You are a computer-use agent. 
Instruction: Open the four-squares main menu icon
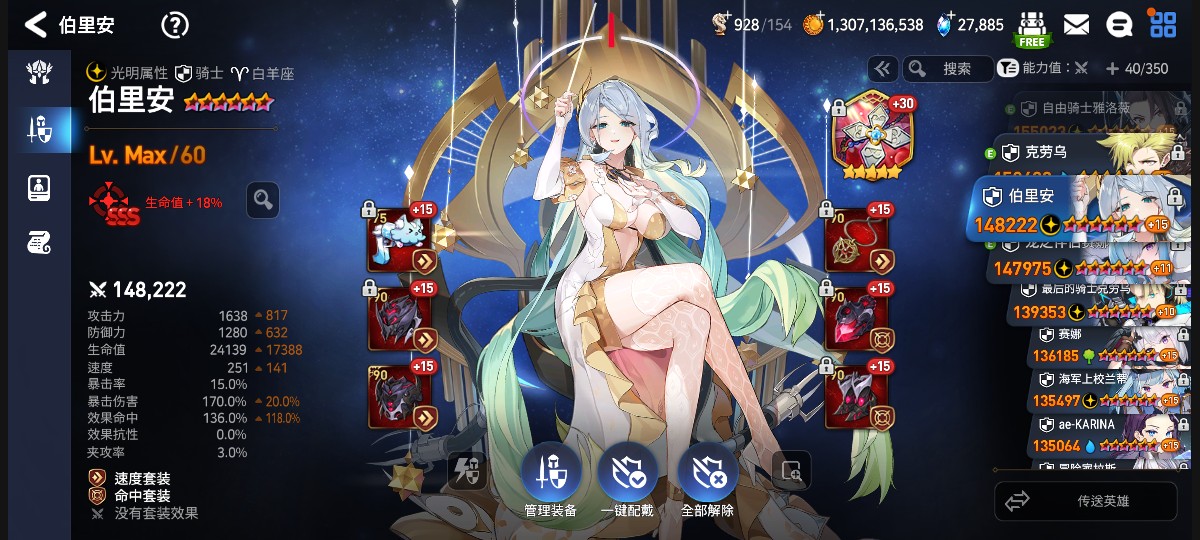(1163, 25)
